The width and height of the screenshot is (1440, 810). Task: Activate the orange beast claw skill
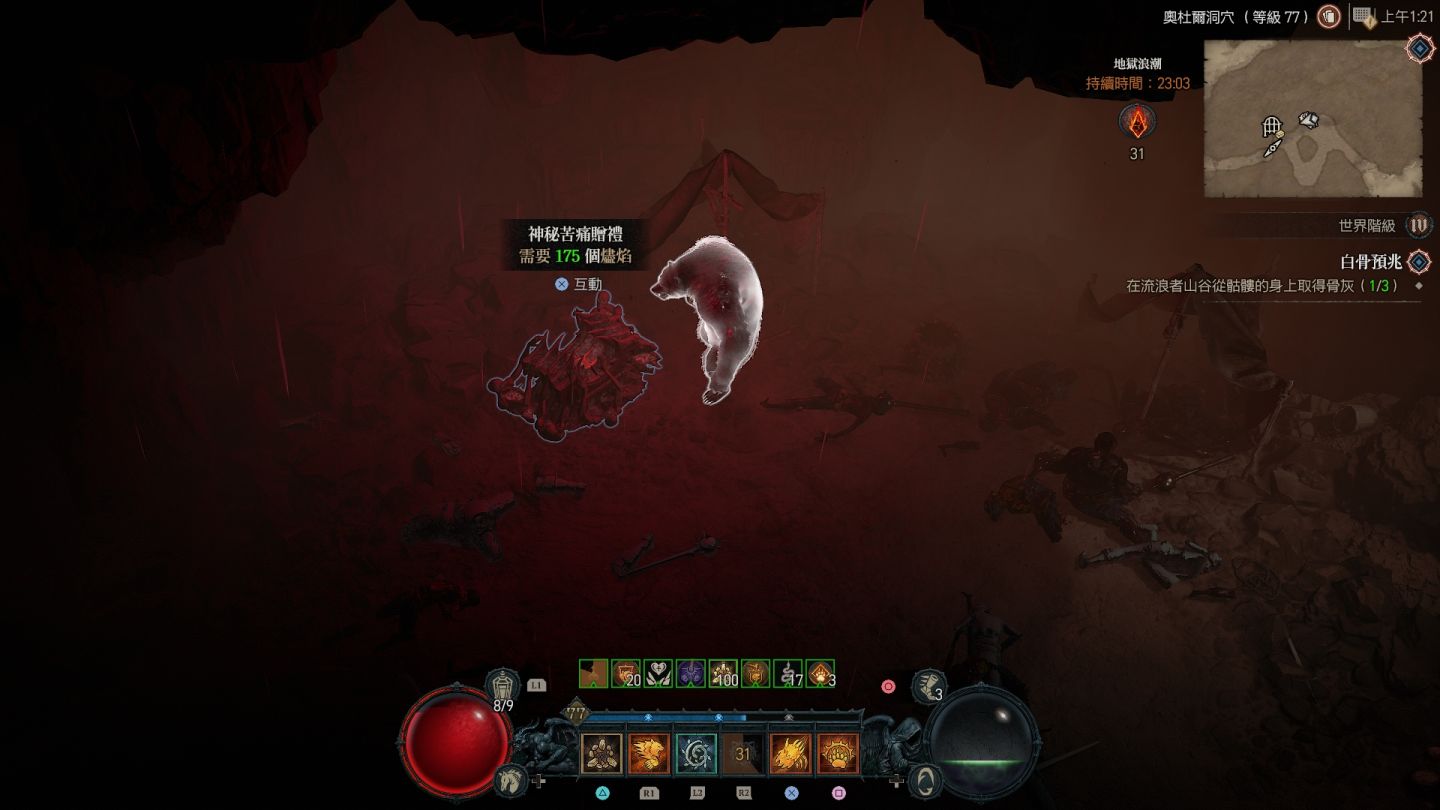[x=649, y=754]
